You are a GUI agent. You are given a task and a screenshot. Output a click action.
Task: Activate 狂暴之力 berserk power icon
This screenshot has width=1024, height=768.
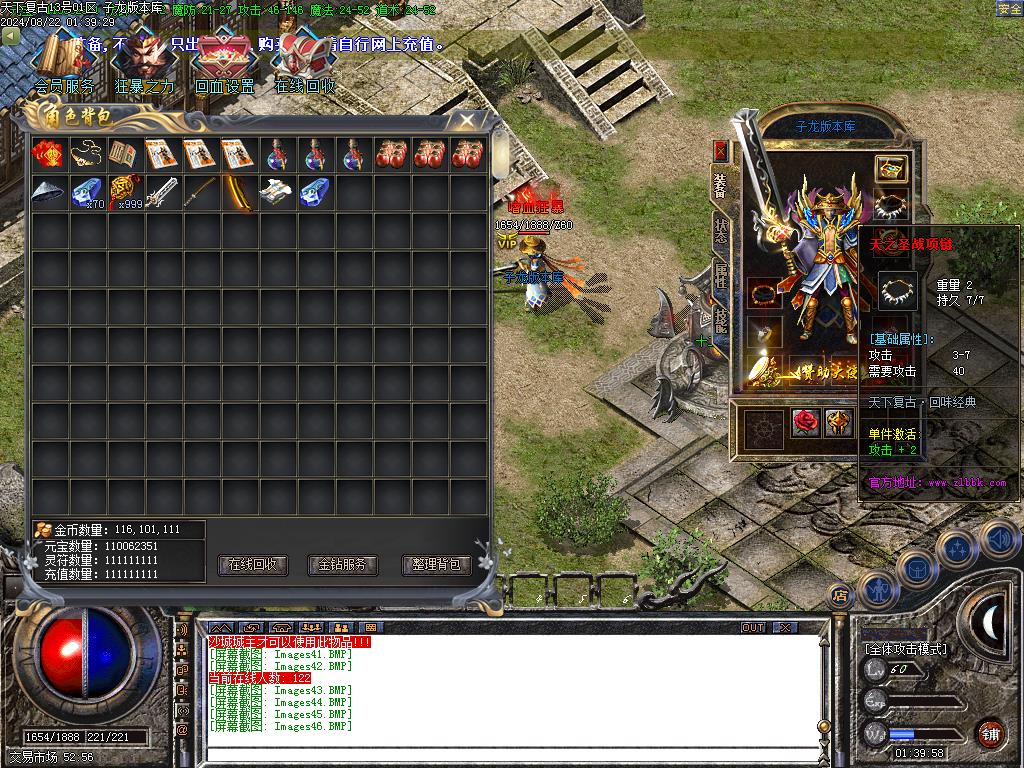tap(145, 60)
